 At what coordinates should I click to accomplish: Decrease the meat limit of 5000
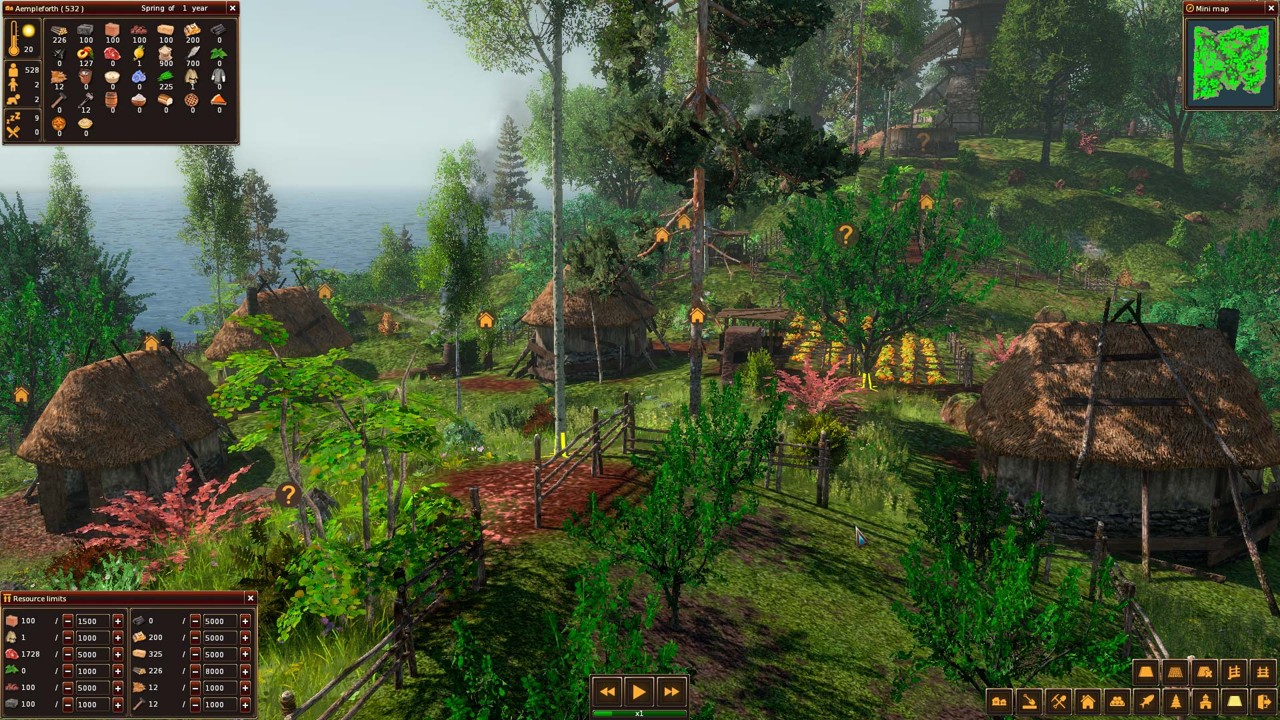click(x=68, y=654)
